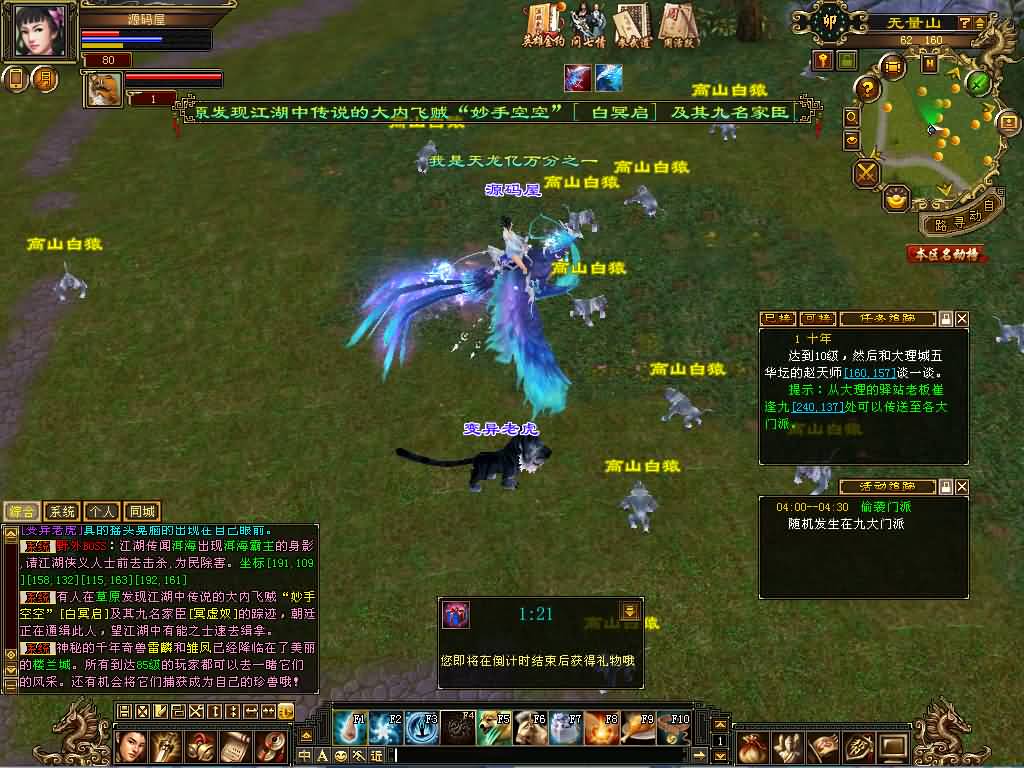
Task: Click the minimap question mark help button
Action: click(868, 88)
